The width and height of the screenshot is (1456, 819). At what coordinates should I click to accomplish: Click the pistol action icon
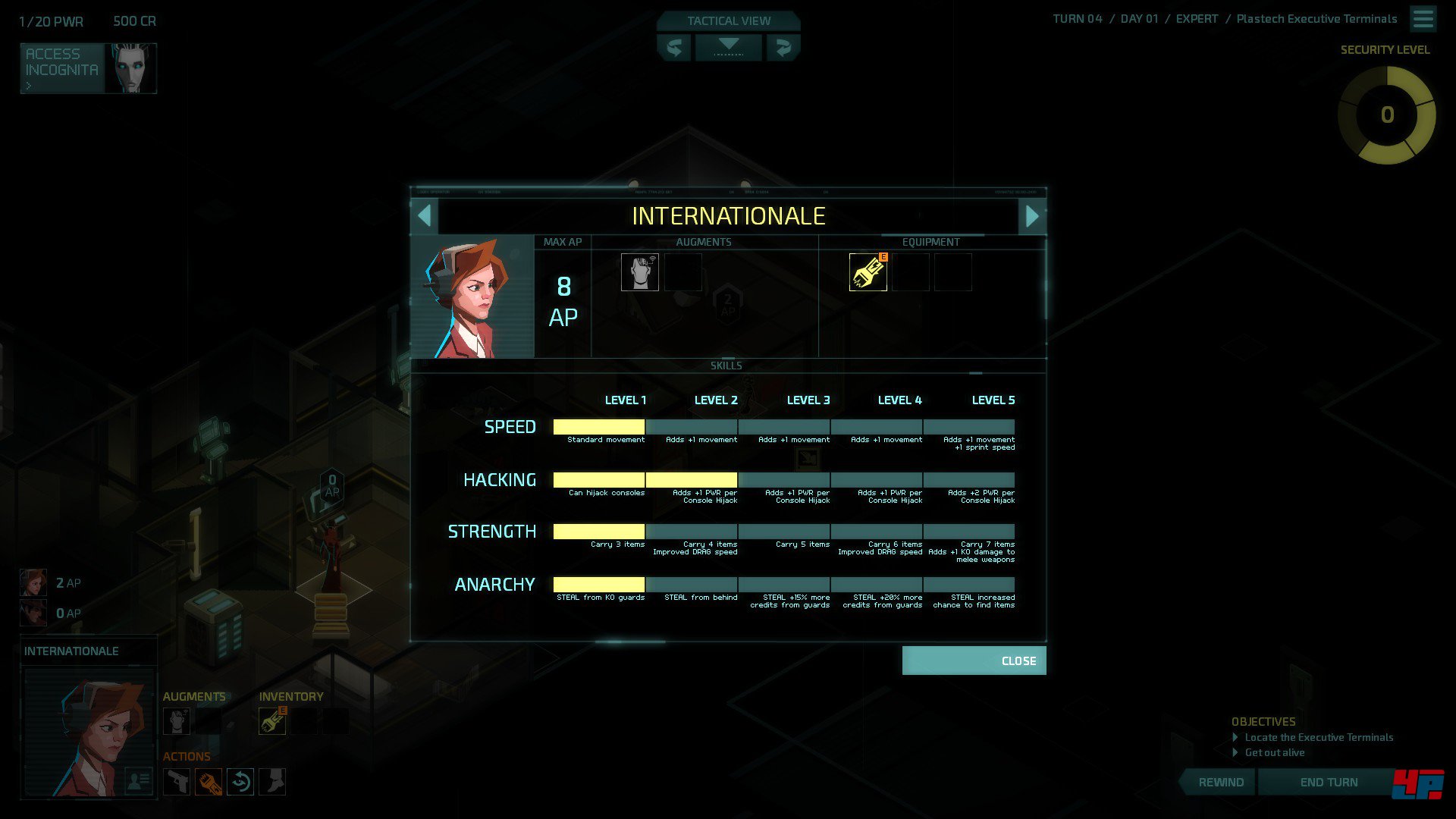pyautogui.click(x=177, y=782)
